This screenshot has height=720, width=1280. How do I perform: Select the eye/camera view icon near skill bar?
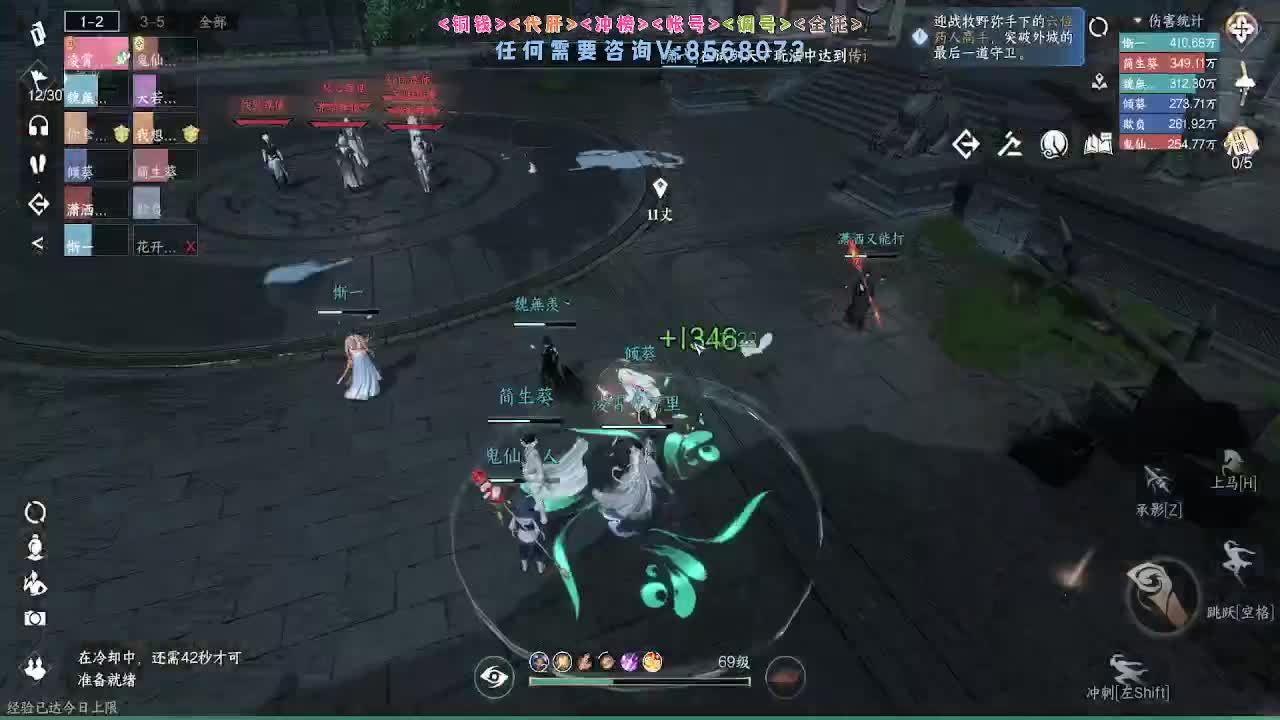492,676
